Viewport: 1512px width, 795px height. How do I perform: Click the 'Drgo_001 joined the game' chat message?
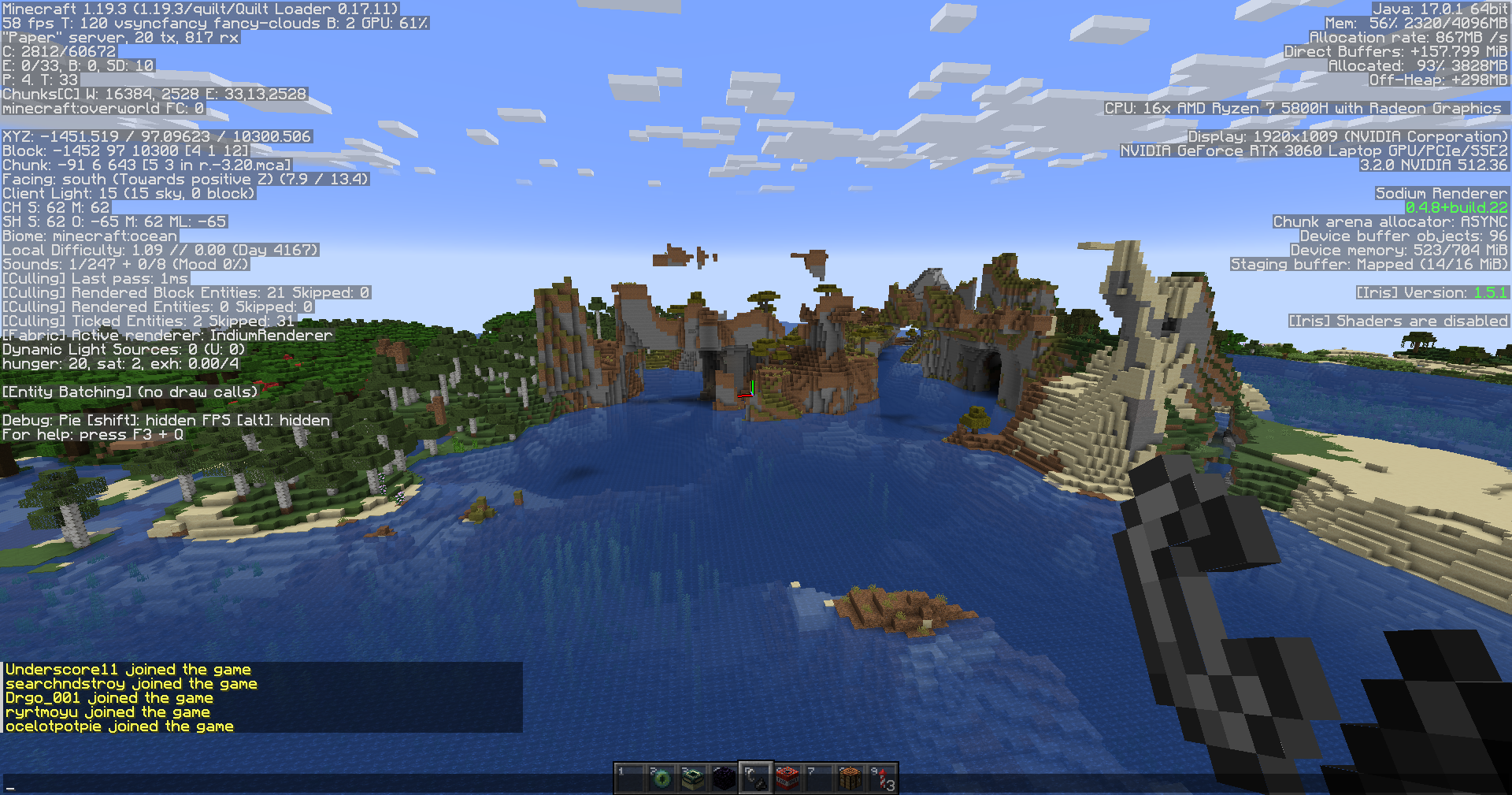click(x=108, y=697)
